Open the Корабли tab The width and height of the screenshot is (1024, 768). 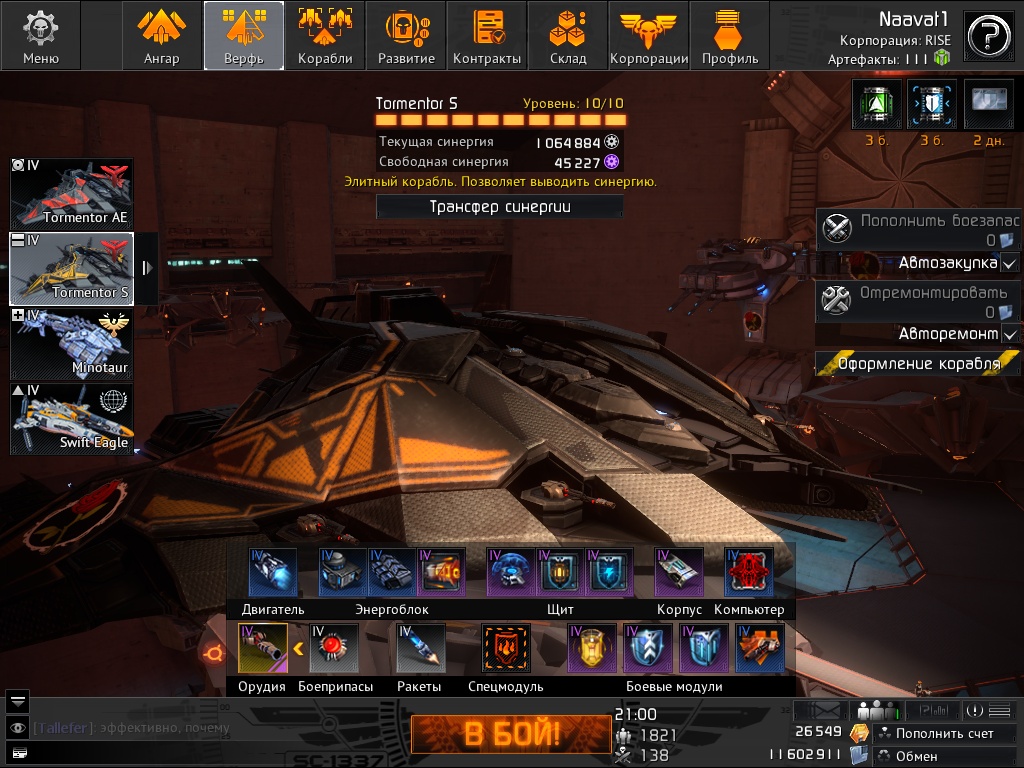pyautogui.click(x=325, y=35)
